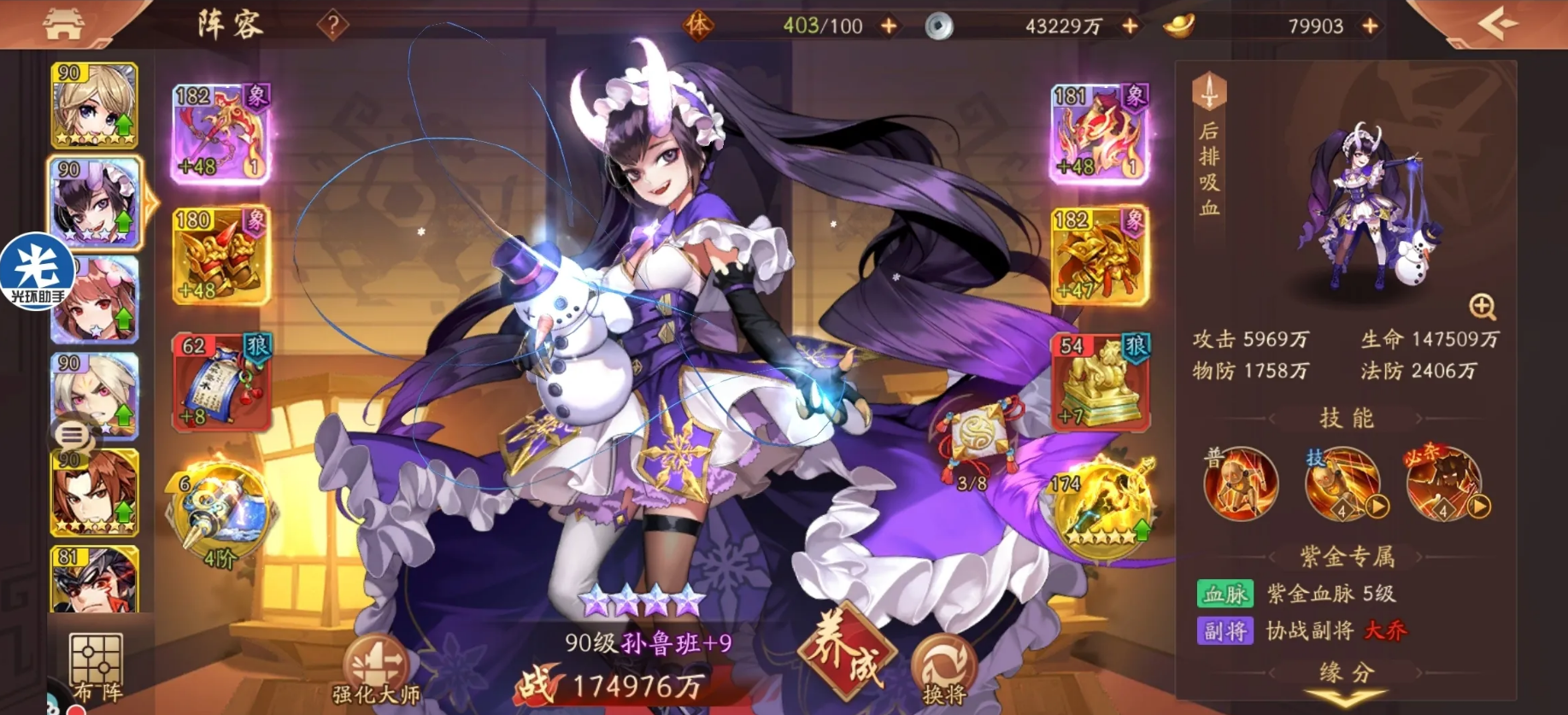This screenshot has width=1568, height=715.
Task: Open the lineup help question mark
Action: (x=332, y=26)
